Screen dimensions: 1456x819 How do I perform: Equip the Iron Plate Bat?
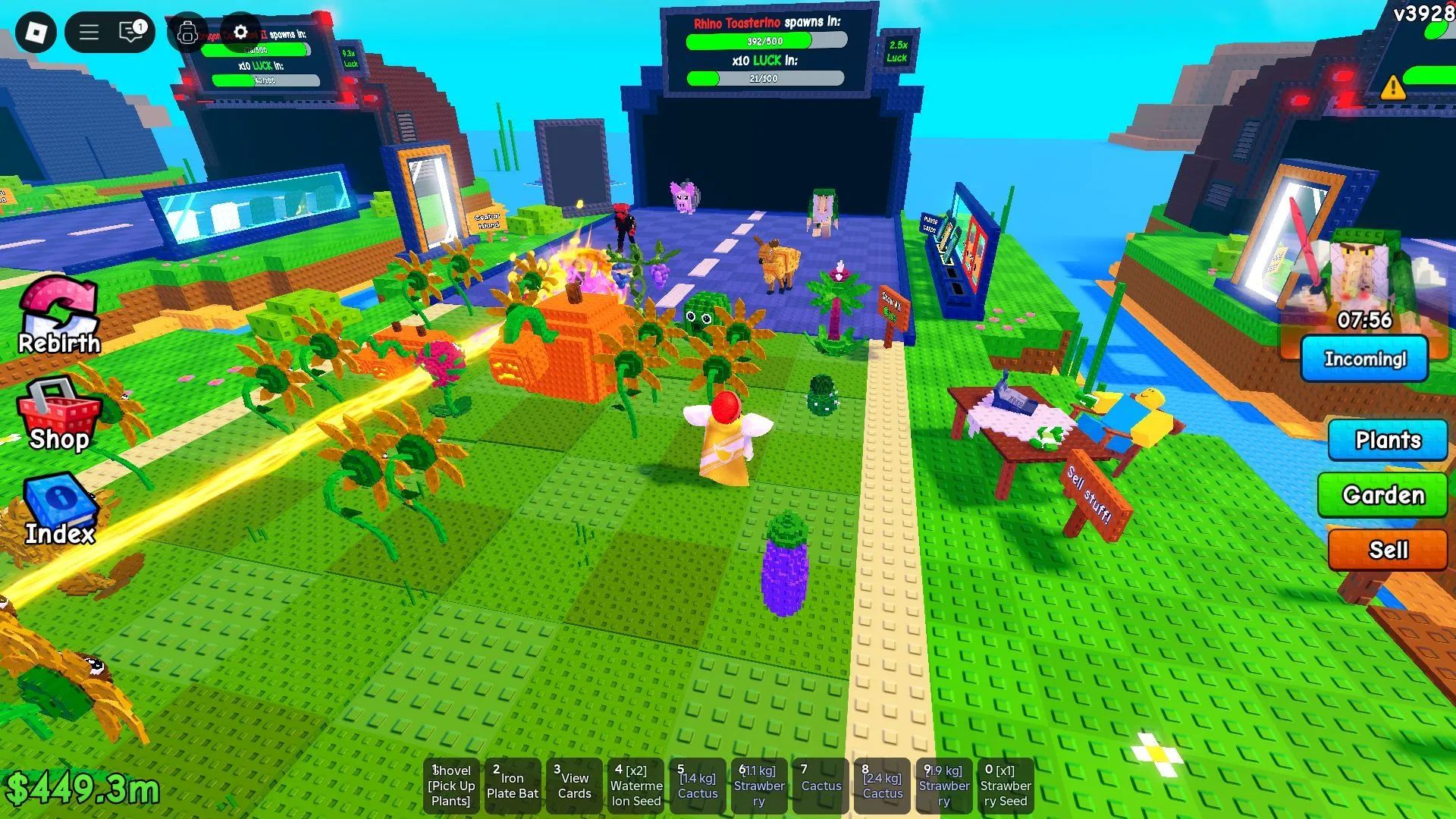tap(513, 785)
